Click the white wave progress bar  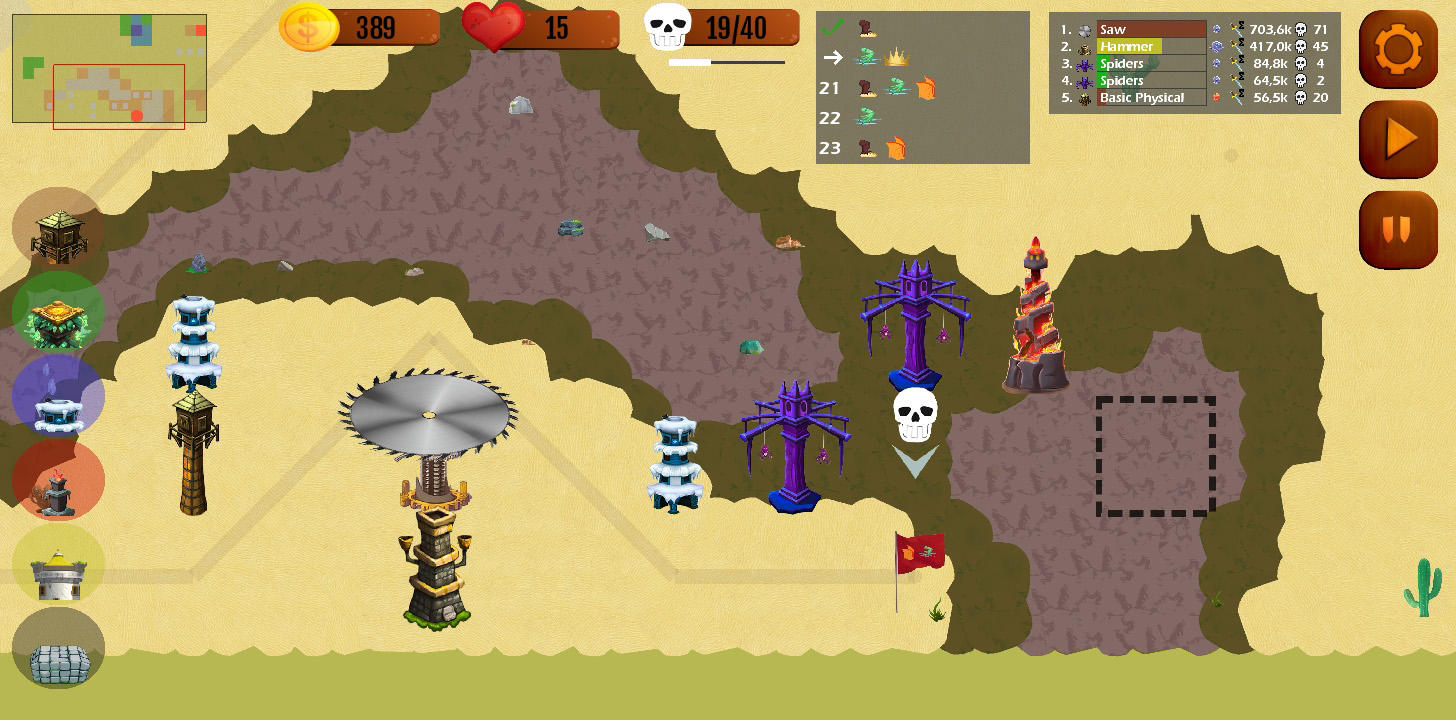tap(691, 62)
